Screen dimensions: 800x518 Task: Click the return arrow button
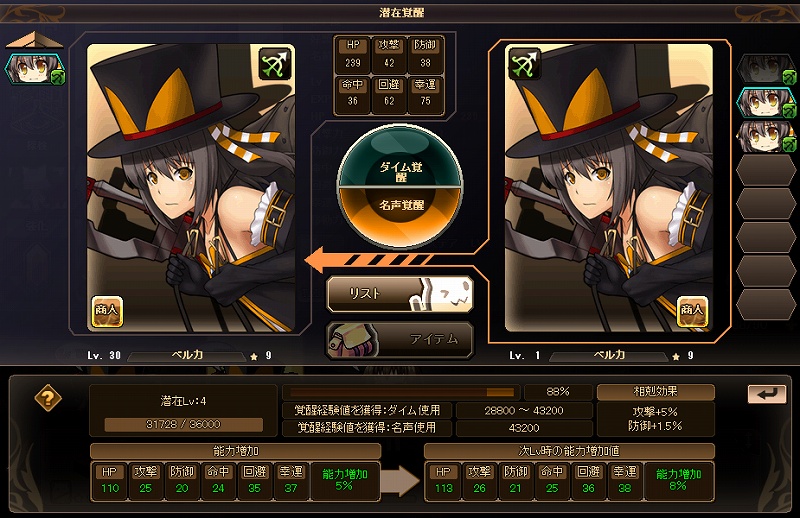pyautogui.click(x=766, y=394)
